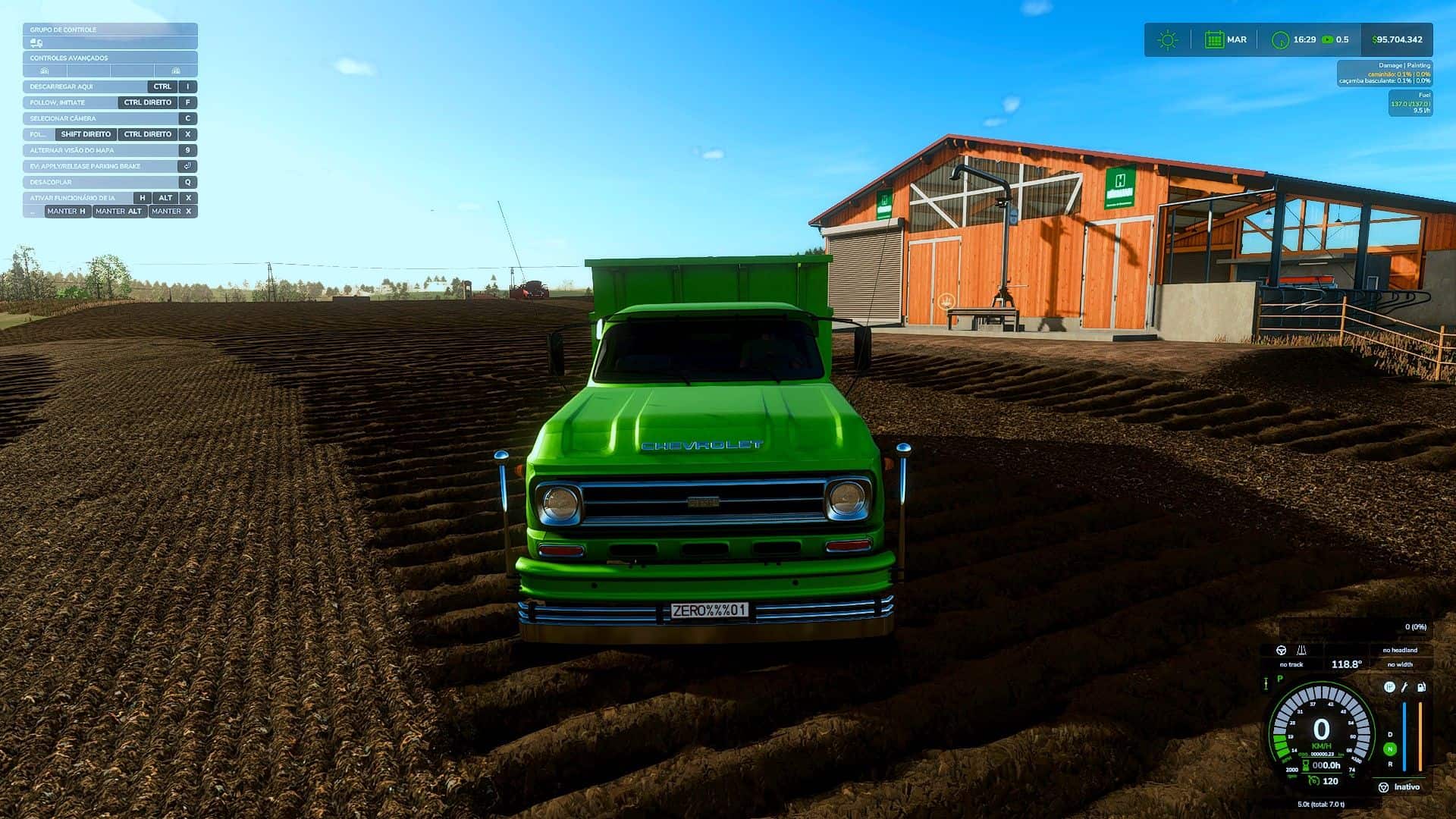Open the calendar icon beside MAR
This screenshot has height=819, width=1456.
pyautogui.click(x=1214, y=39)
